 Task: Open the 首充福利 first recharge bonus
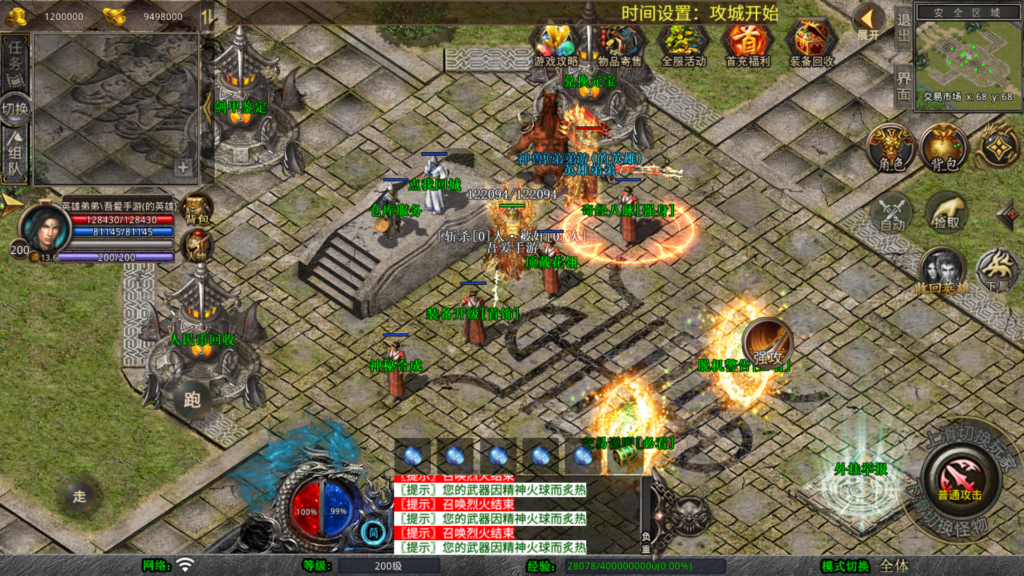[746, 44]
